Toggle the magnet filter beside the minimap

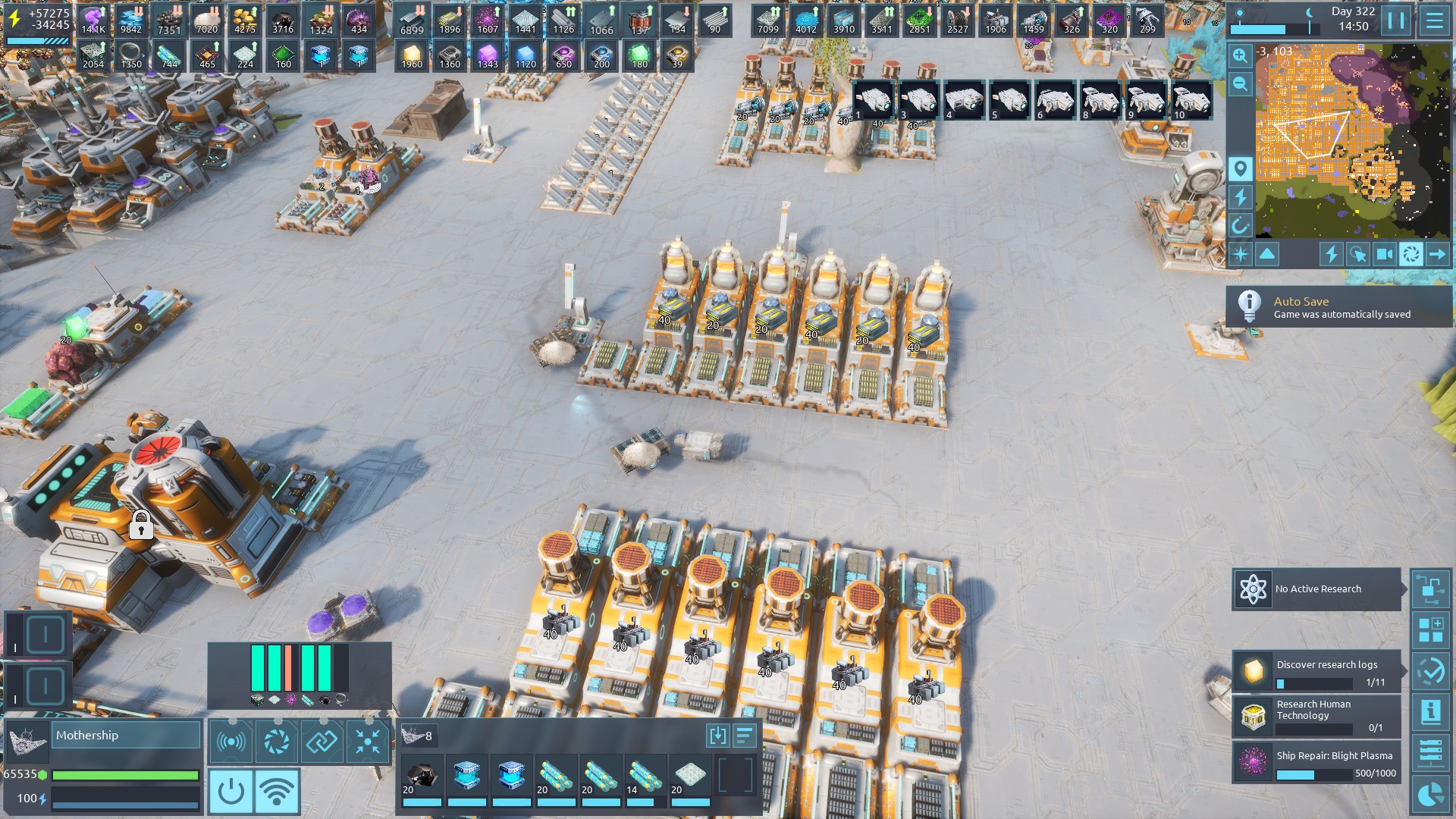[1241, 225]
